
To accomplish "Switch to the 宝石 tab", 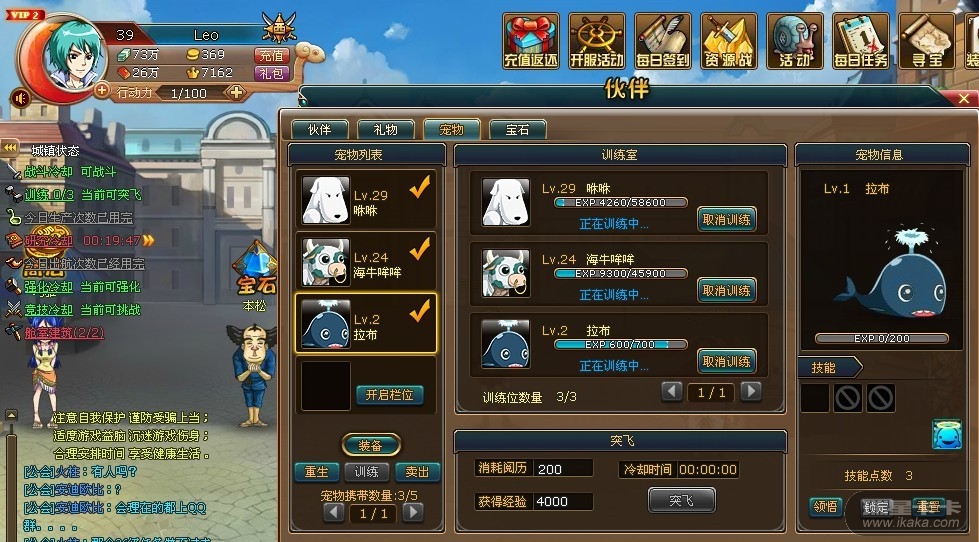I will 517,130.
